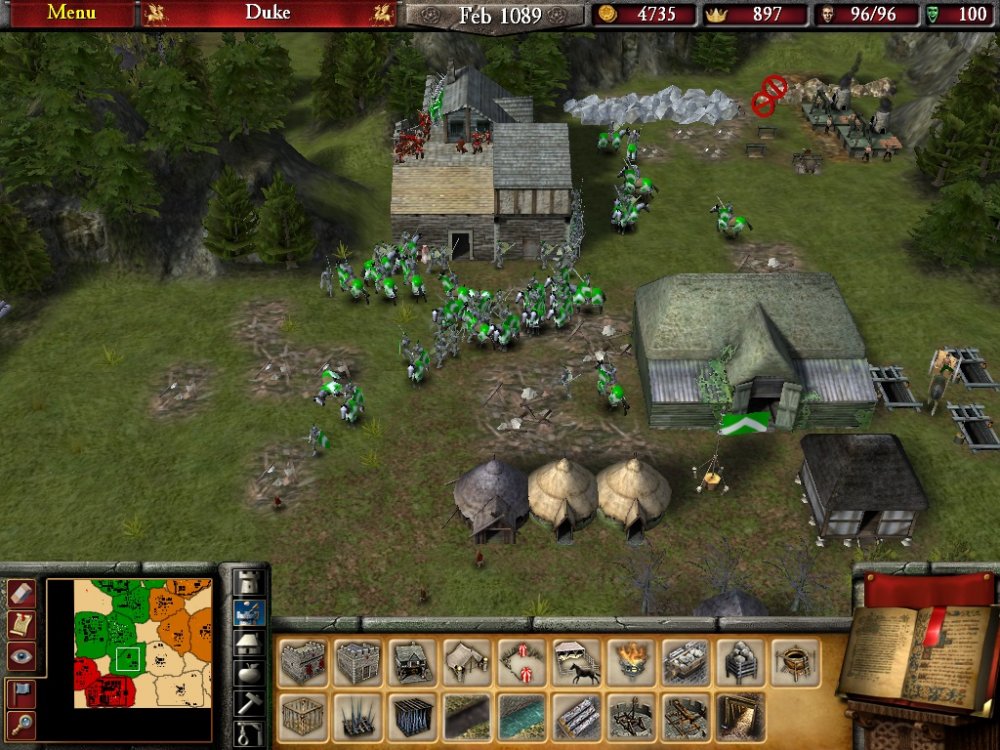Select the stone well building icon

click(x=794, y=662)
